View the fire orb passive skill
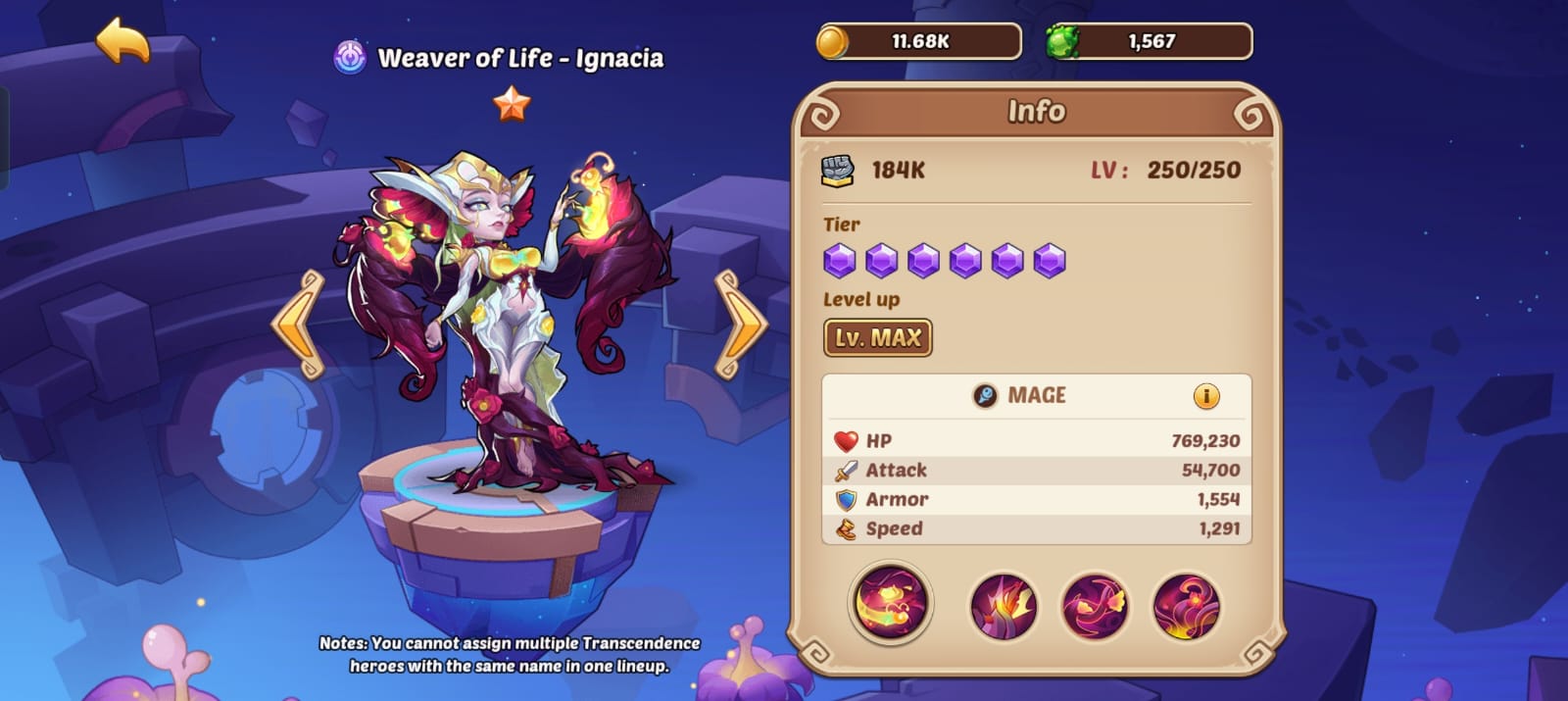Viewport: 1568px width, 701px height. click(x=1186, y=607)
